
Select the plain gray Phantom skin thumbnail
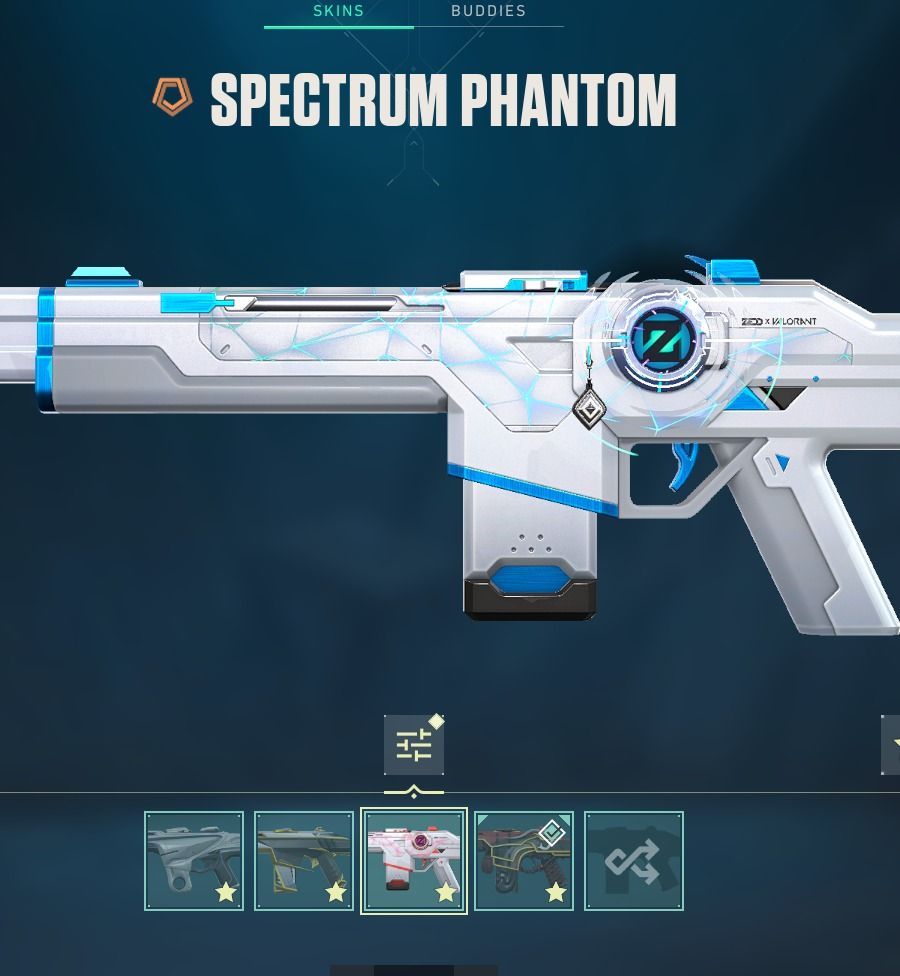point(194,861)
